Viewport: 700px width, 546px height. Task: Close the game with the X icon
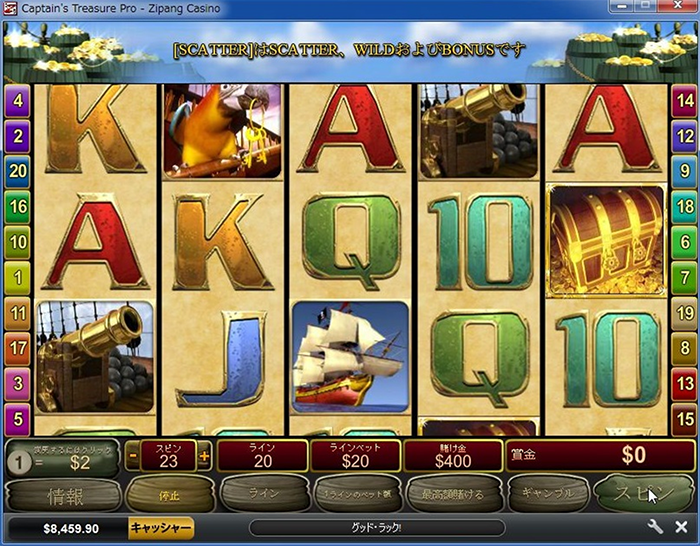click(681, 527)
